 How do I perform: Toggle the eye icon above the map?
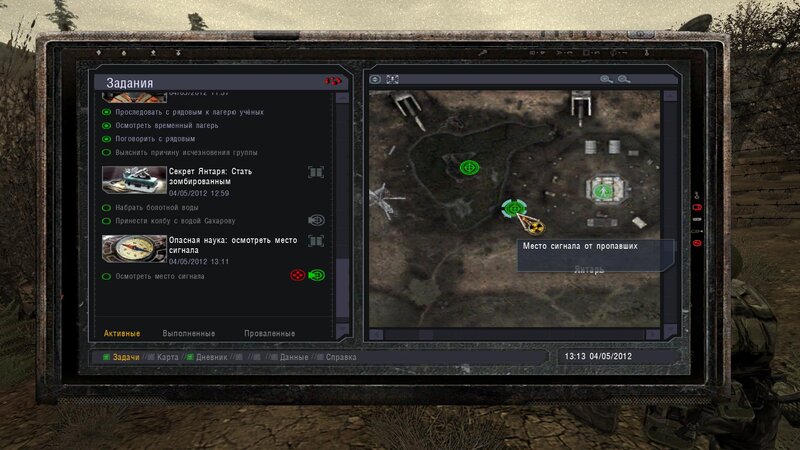point(376,79)
